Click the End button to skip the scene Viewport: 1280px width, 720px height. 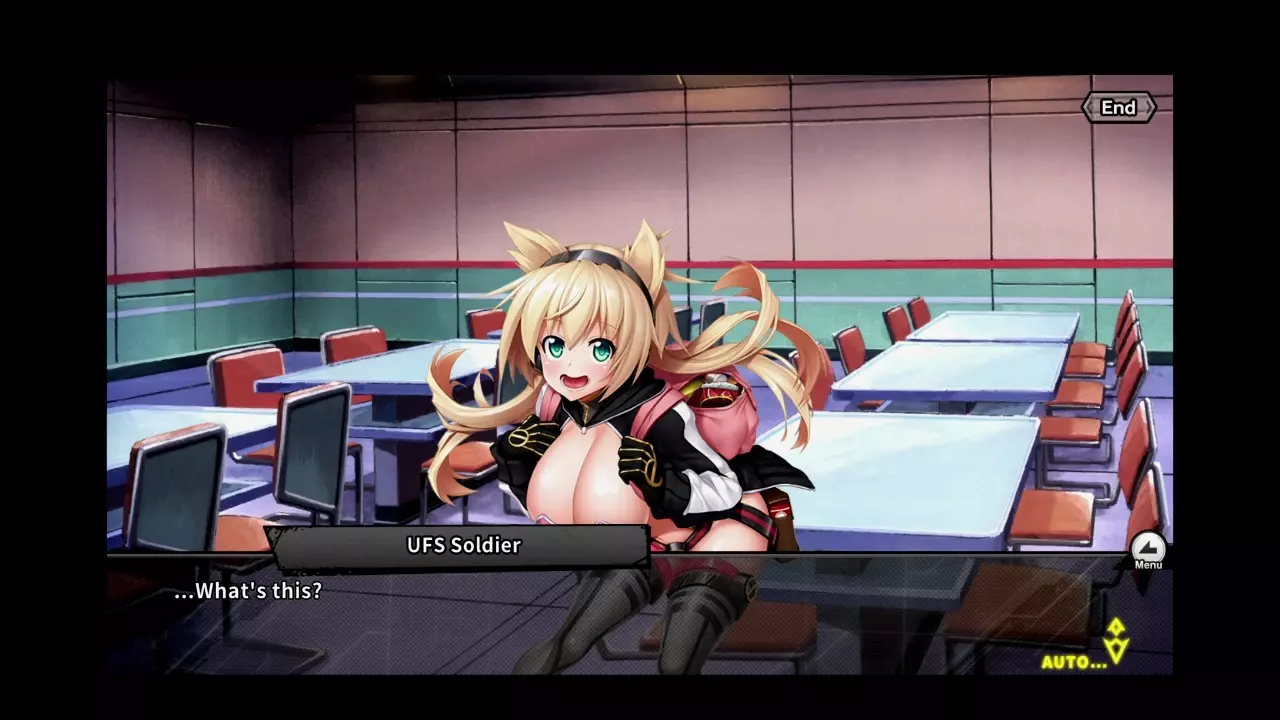coord(1118,108)
